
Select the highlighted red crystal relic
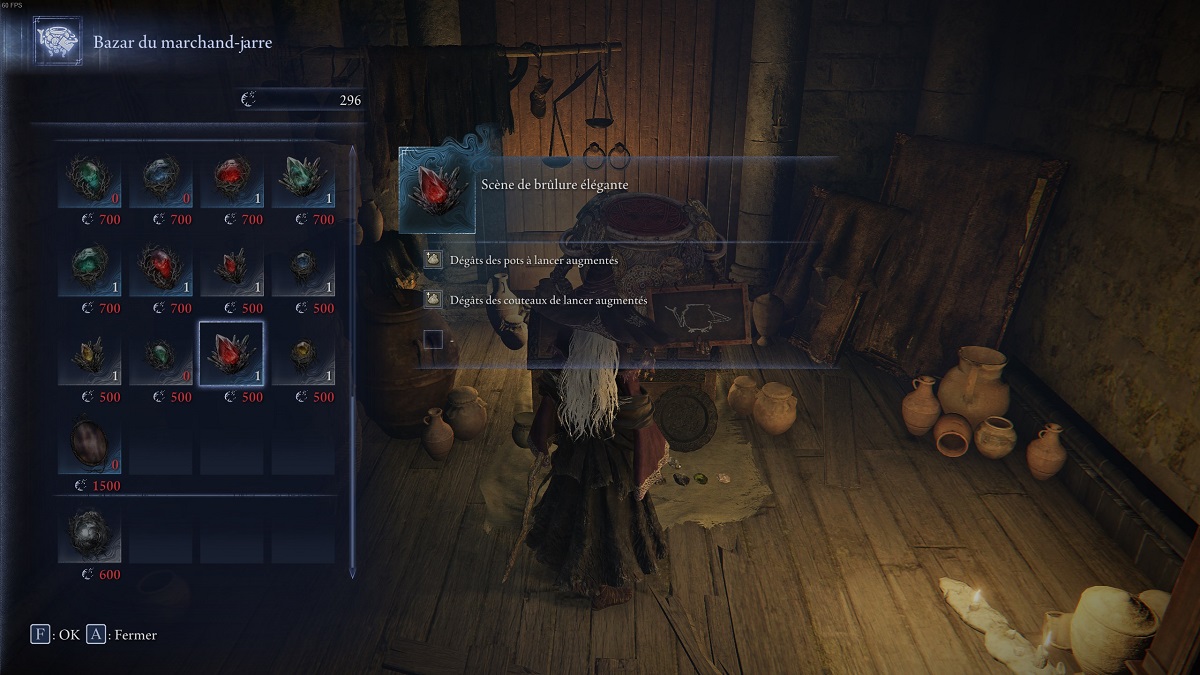coord(231,355)
